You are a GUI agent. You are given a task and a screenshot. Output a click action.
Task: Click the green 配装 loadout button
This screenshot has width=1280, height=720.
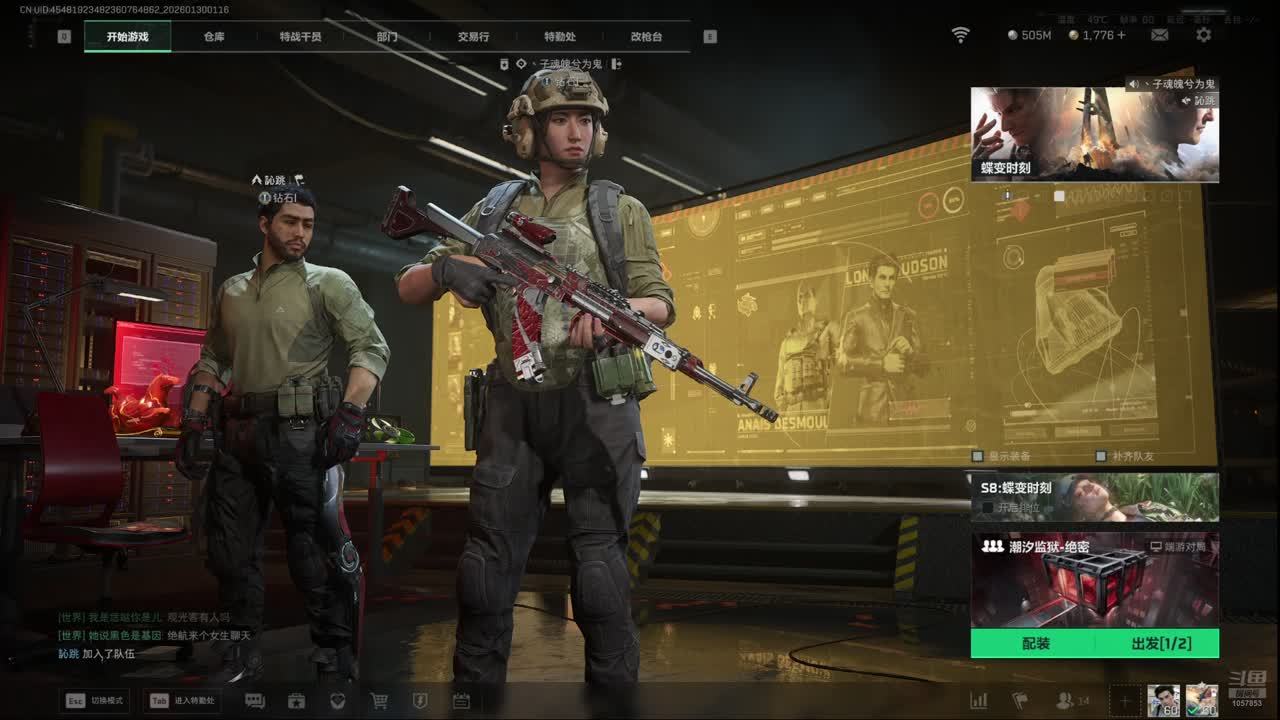tap(1035, 643)
